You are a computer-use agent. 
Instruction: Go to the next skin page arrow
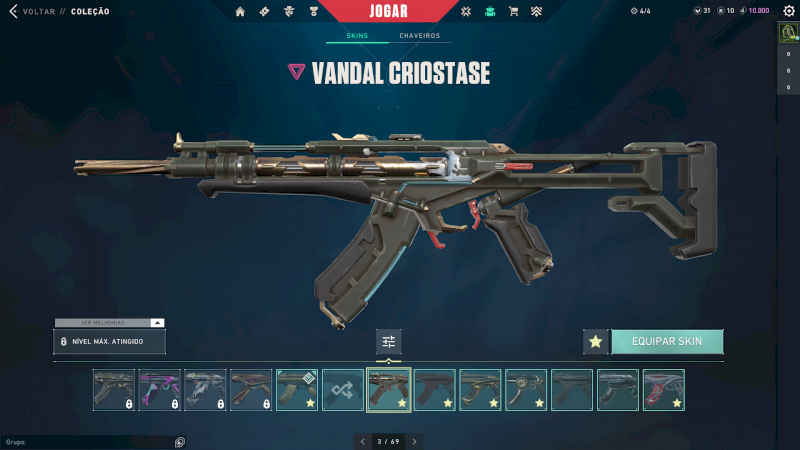click(x=415, y=441)
